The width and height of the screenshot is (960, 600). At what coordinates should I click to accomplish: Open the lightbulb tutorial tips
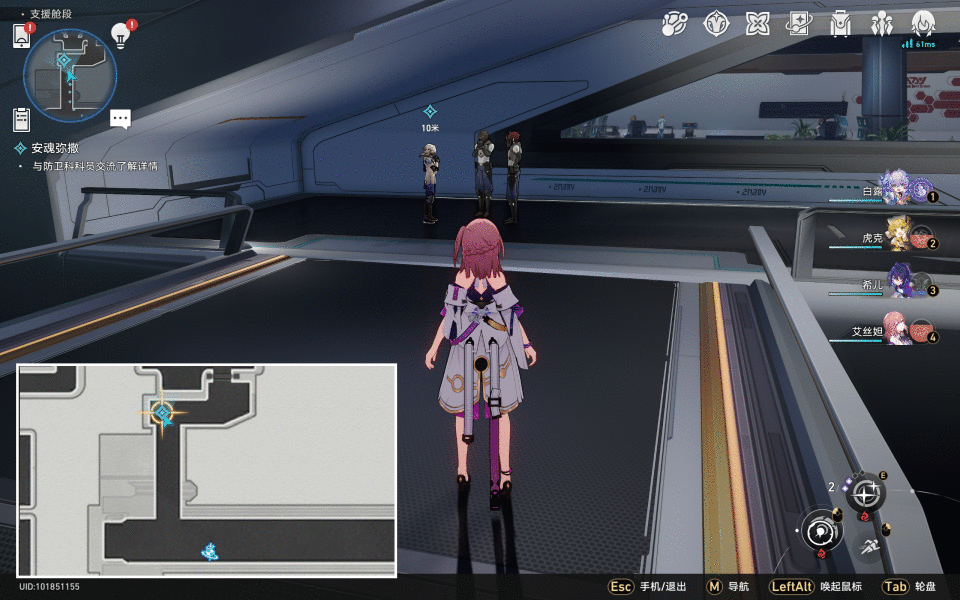(122, 35)
